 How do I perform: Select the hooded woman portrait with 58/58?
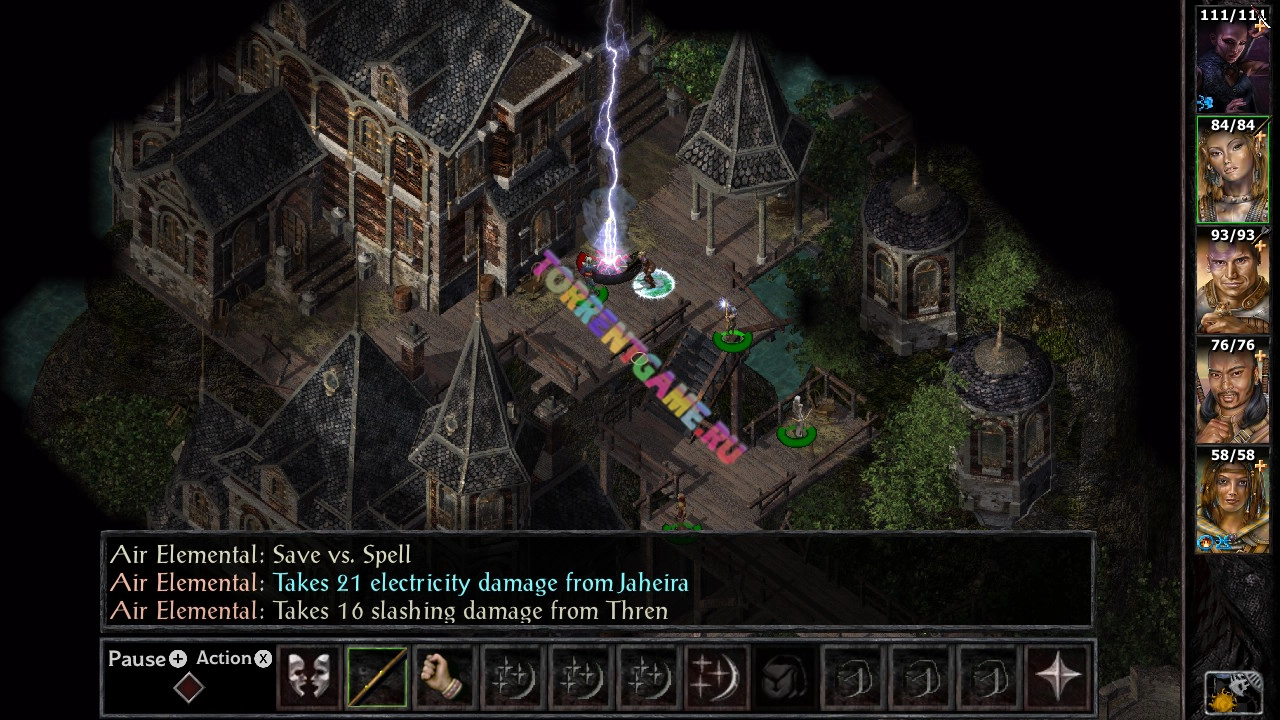[x=1232, y=502]
